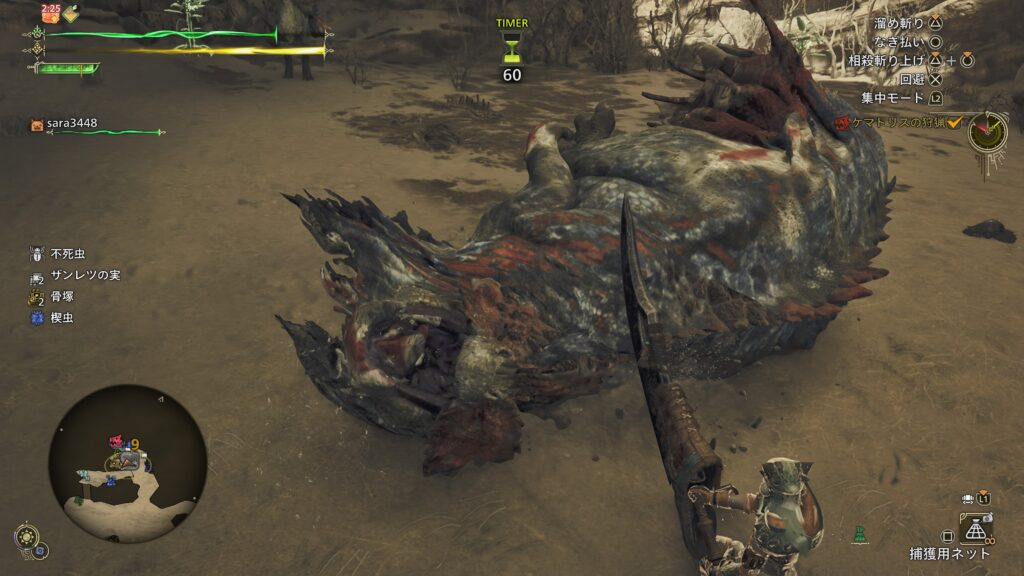Select the 捕獲用ネット item slot
This screenshot has height=576, width=1024.
(974, 528)
